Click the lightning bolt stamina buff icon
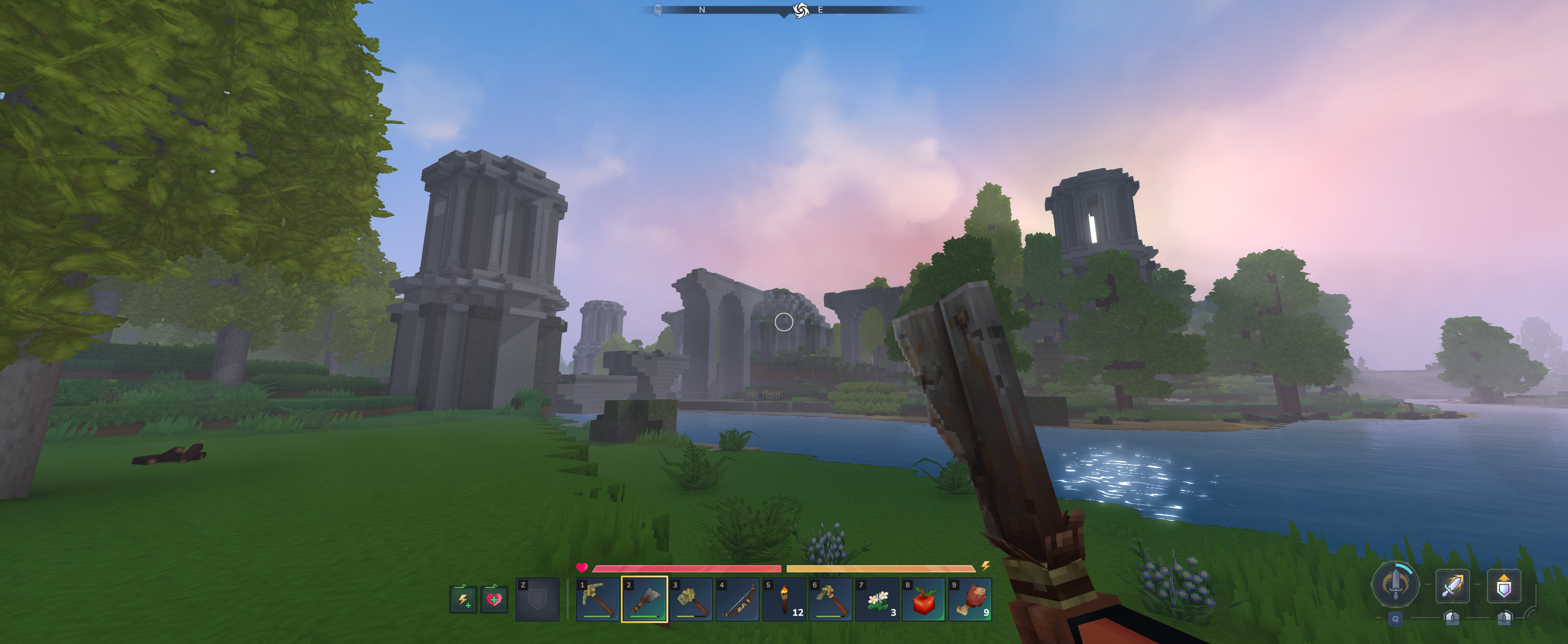The width and height of the screenshot is (1568, 644). 463,599
